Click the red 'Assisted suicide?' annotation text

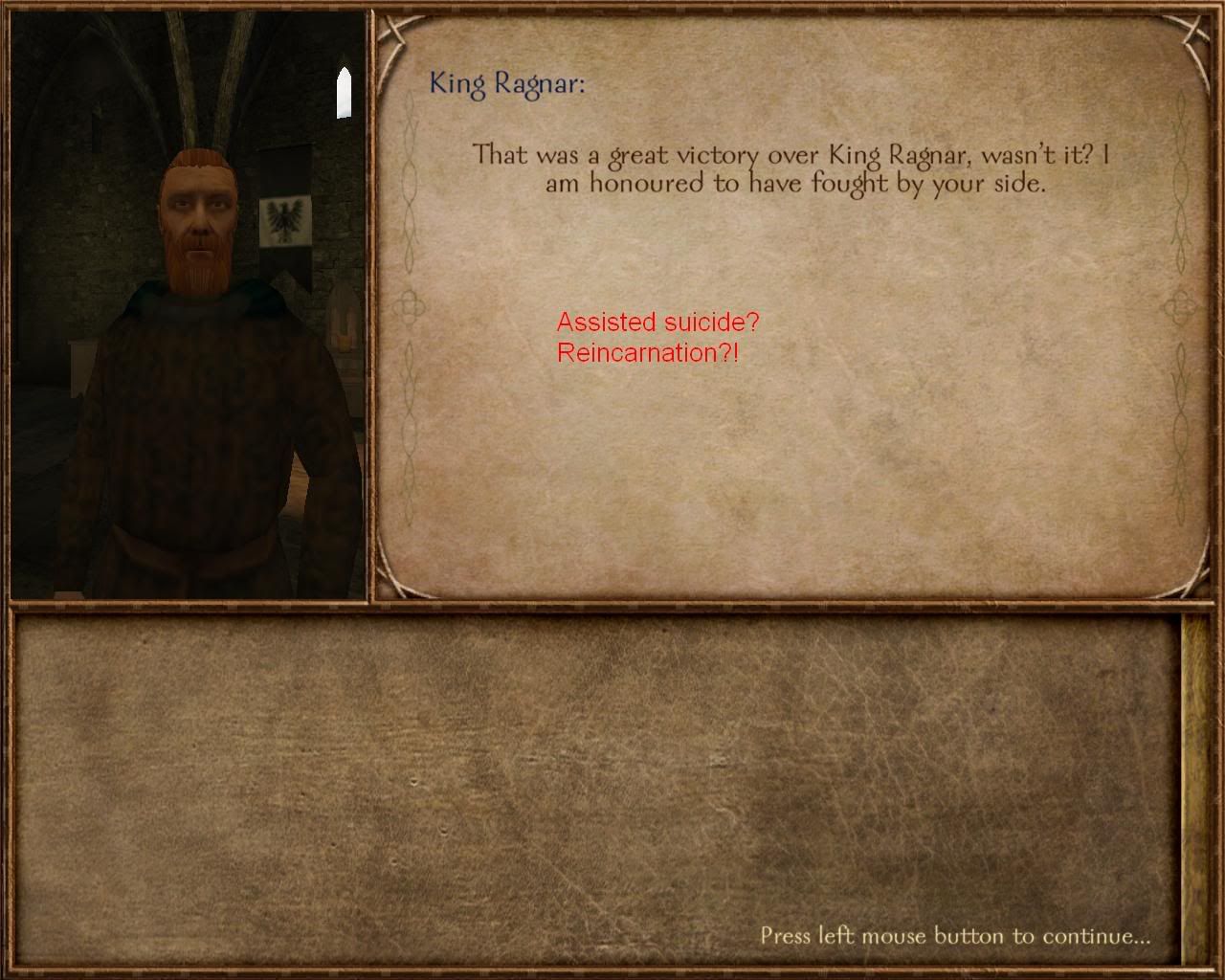pos(657,324)
